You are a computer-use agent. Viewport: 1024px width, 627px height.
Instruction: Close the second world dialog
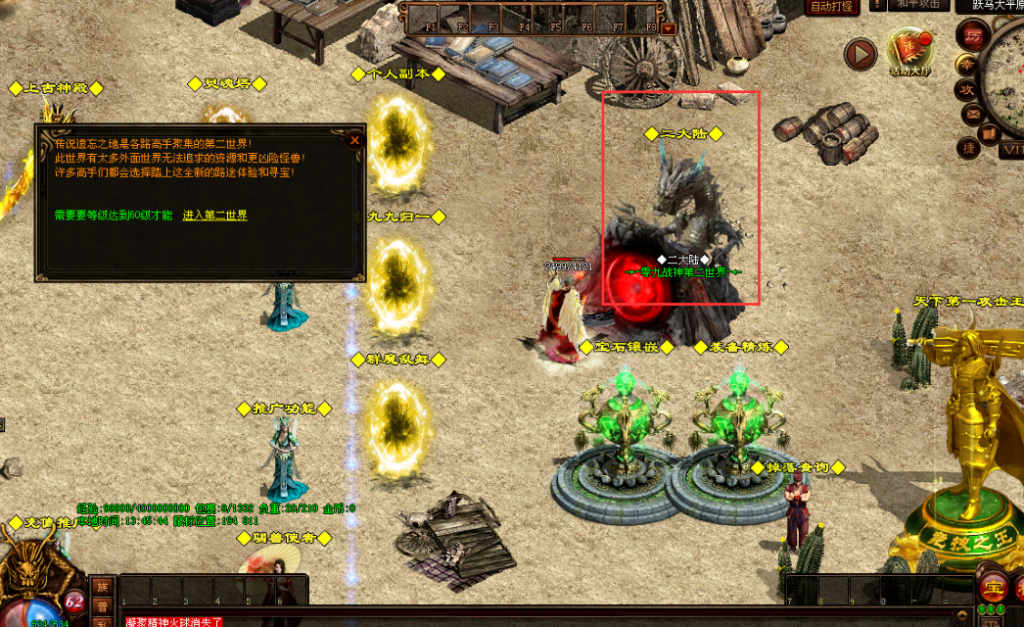coord(354,140)
